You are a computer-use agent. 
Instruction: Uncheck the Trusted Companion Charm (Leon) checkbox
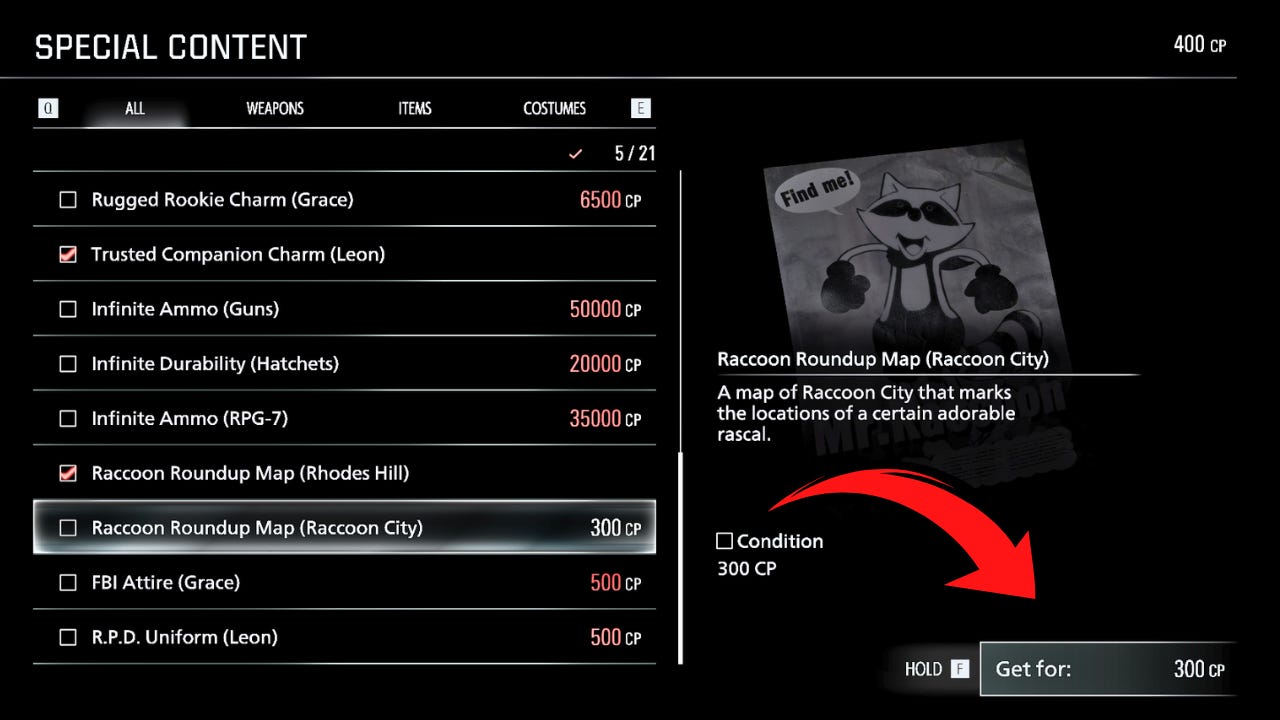coord(67,254)
